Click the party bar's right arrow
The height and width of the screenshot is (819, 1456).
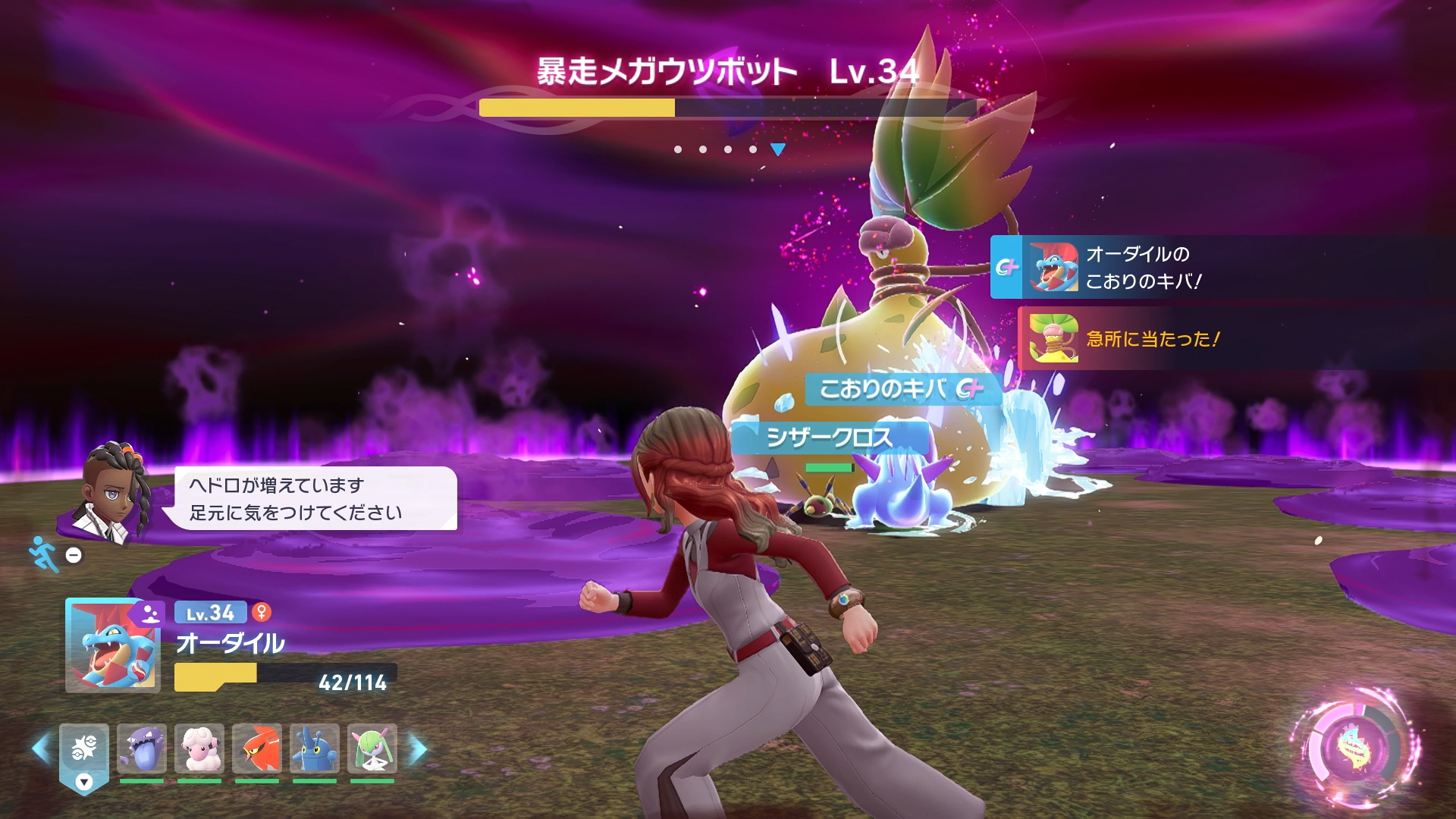pyautogui.click(x=419, y=748)
